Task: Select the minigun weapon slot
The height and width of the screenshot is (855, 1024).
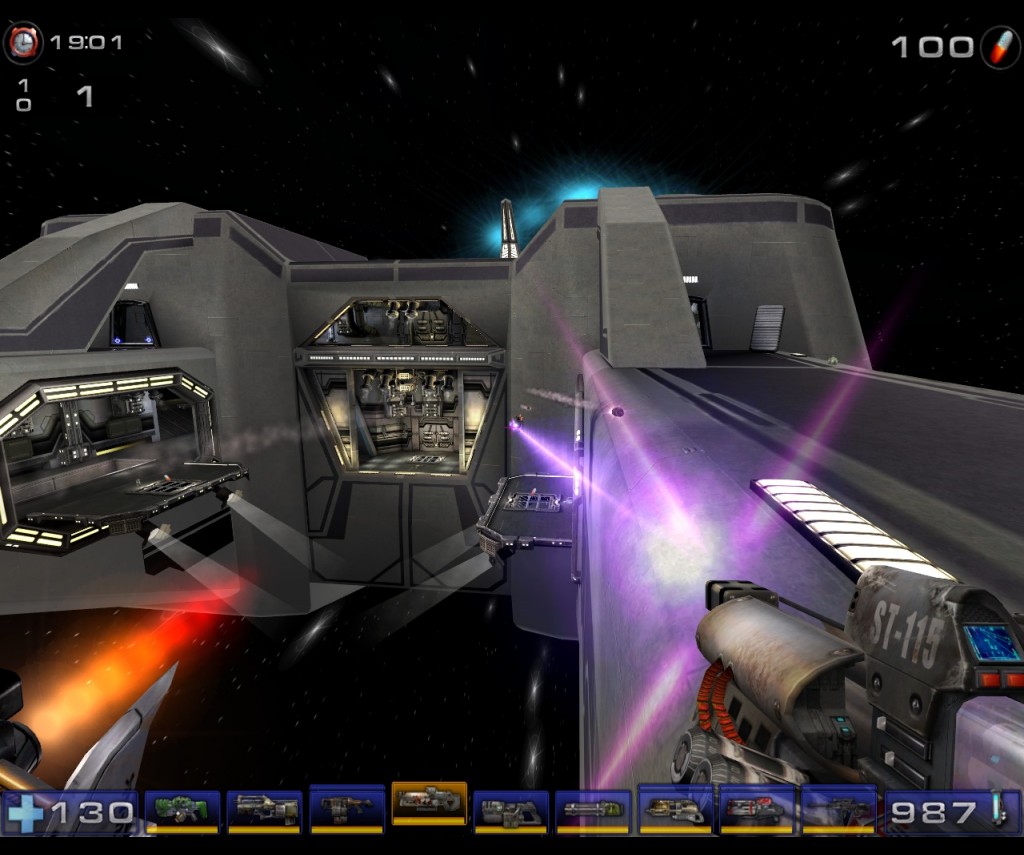Action: 592,809
